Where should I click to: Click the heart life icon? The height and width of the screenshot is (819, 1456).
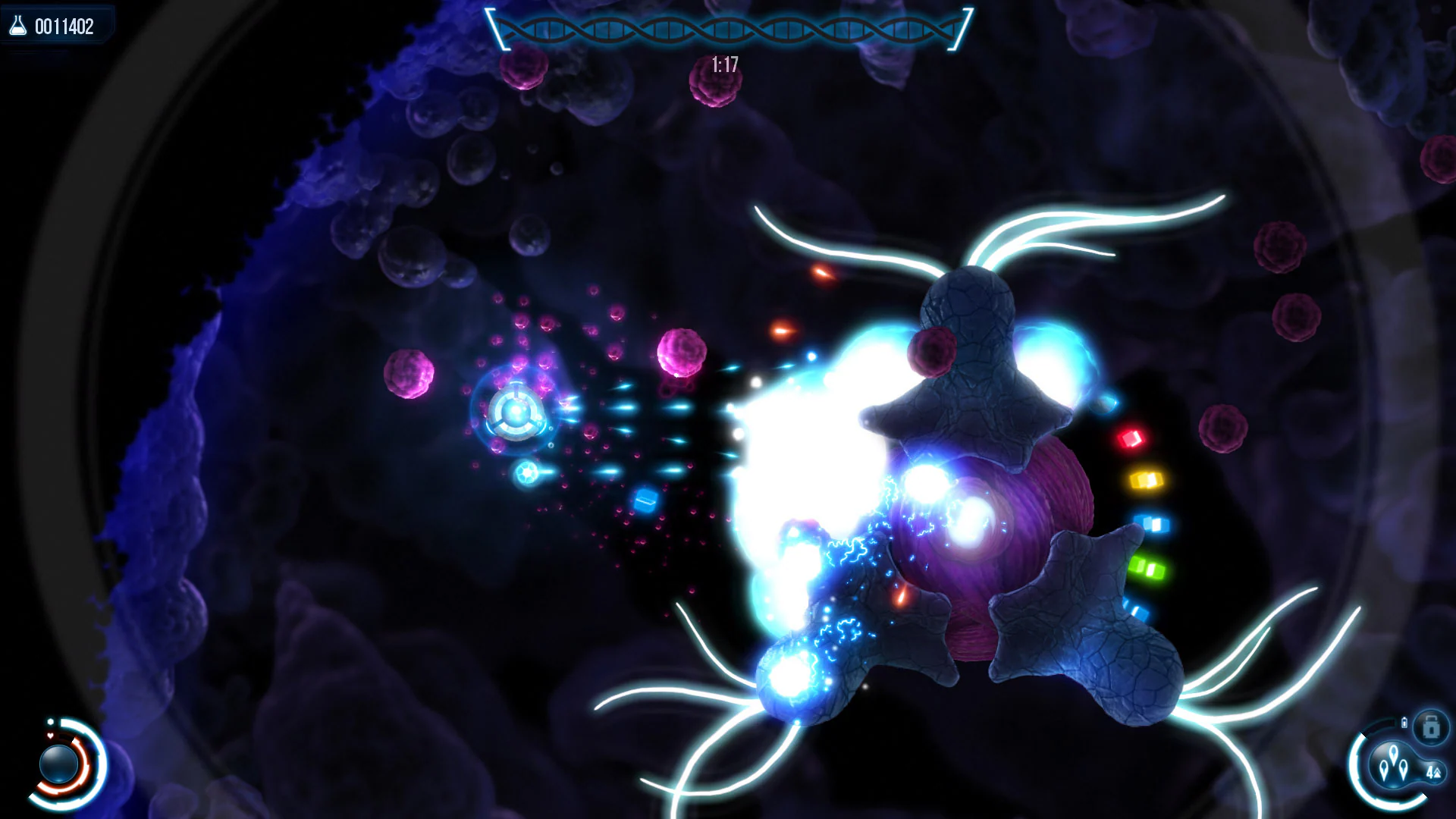[x=50, y=736]
